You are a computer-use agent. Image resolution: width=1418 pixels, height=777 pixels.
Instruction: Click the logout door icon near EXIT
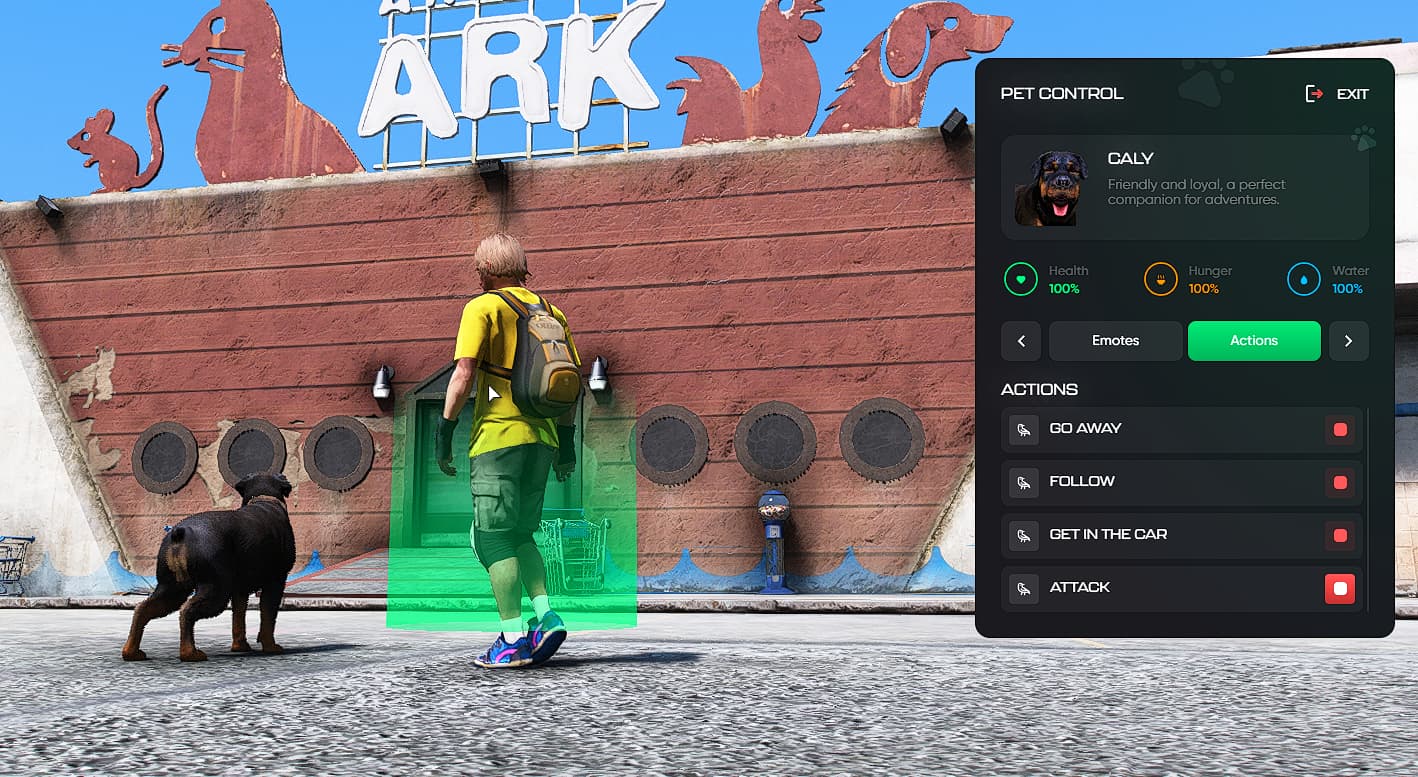coord(1314,93)
